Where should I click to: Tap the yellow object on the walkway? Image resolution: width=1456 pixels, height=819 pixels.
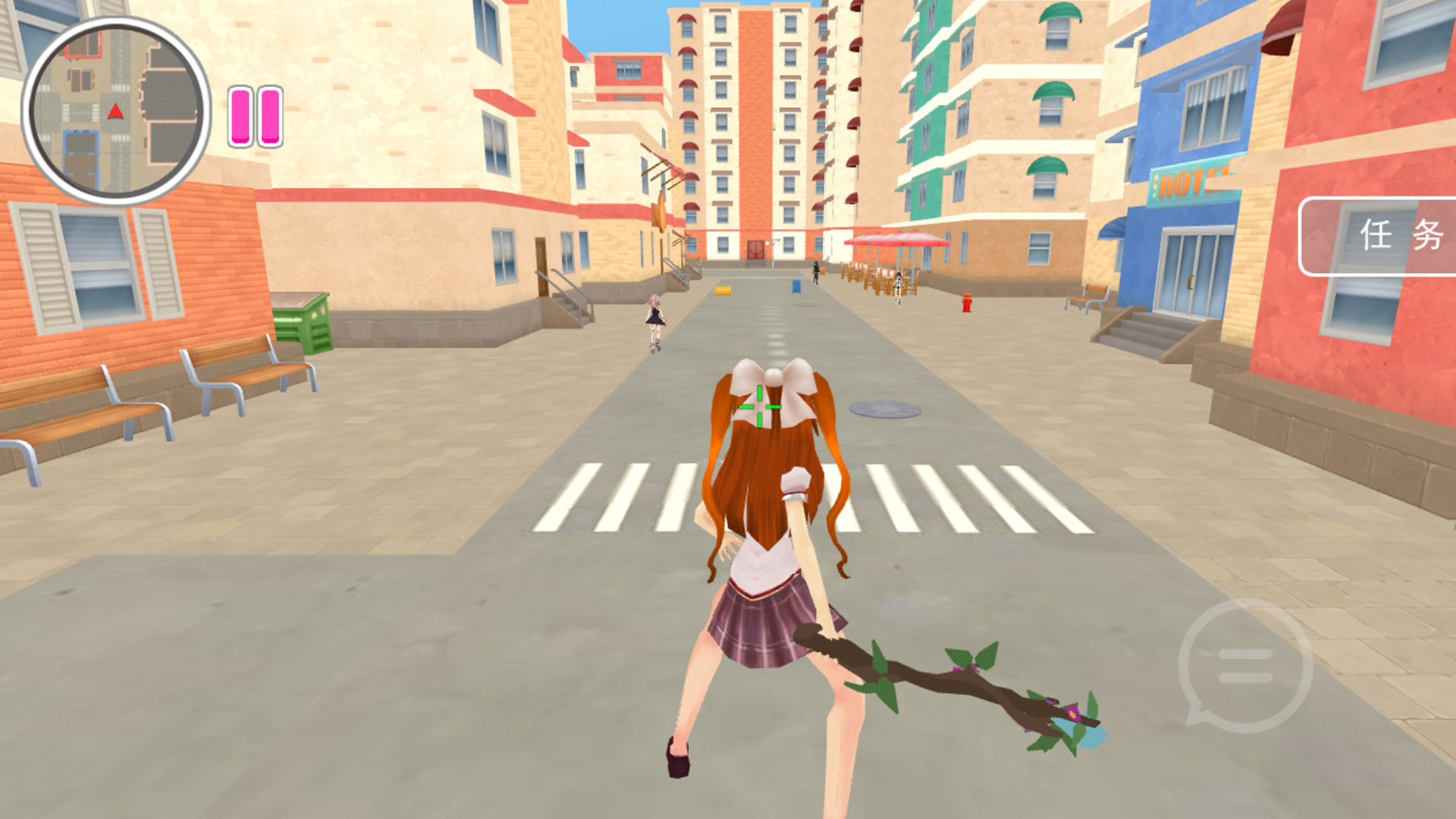pyautogui.click(x=722, y=289)
